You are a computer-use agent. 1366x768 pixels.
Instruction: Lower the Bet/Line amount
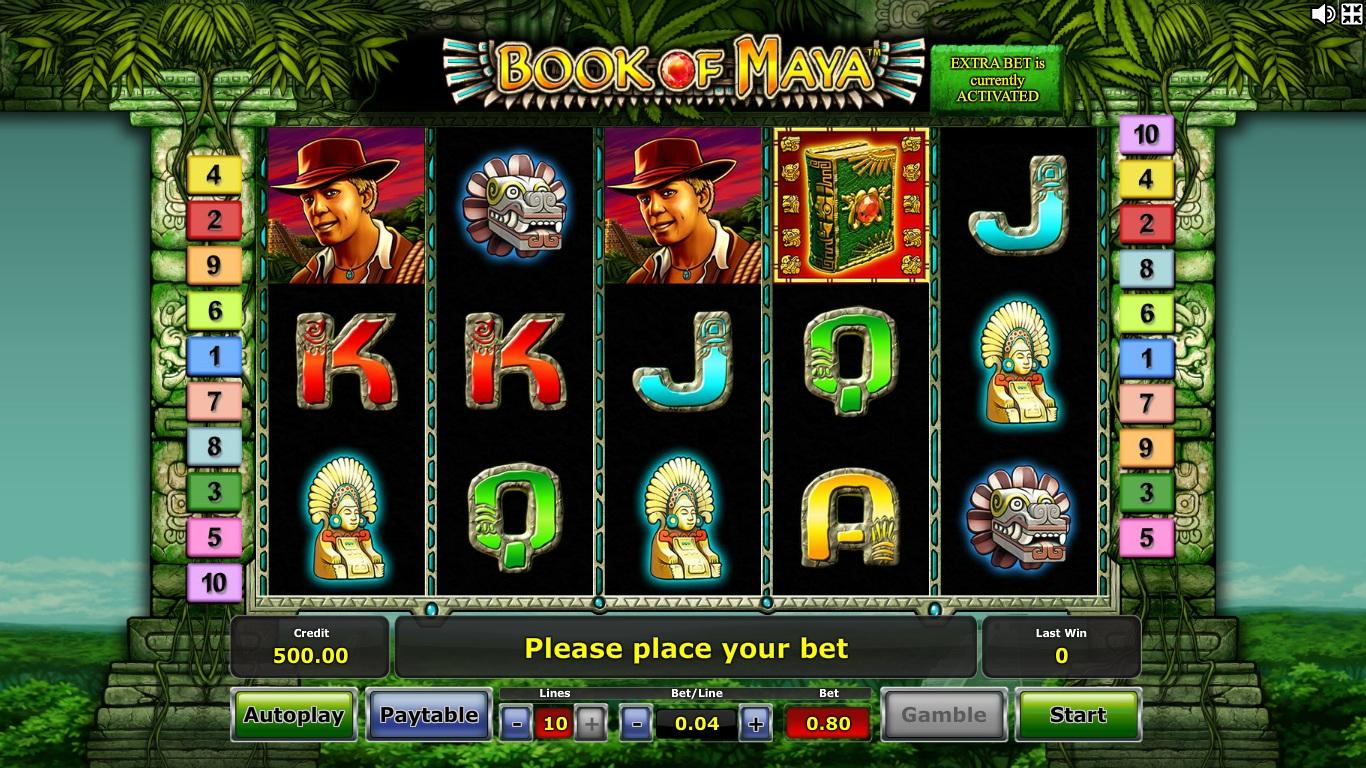click(x=636, y=723)
